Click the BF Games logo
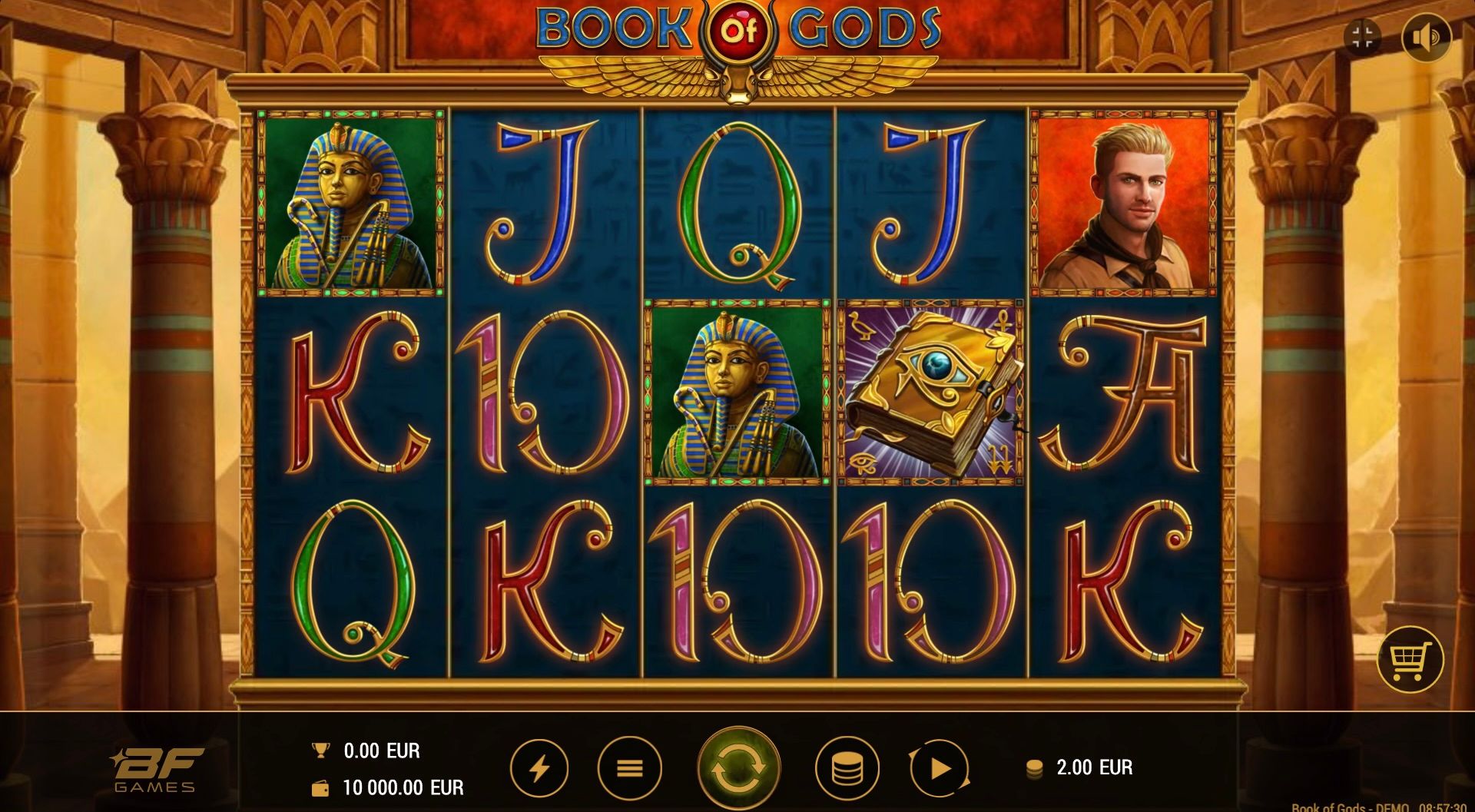 (x=156, y=768)
